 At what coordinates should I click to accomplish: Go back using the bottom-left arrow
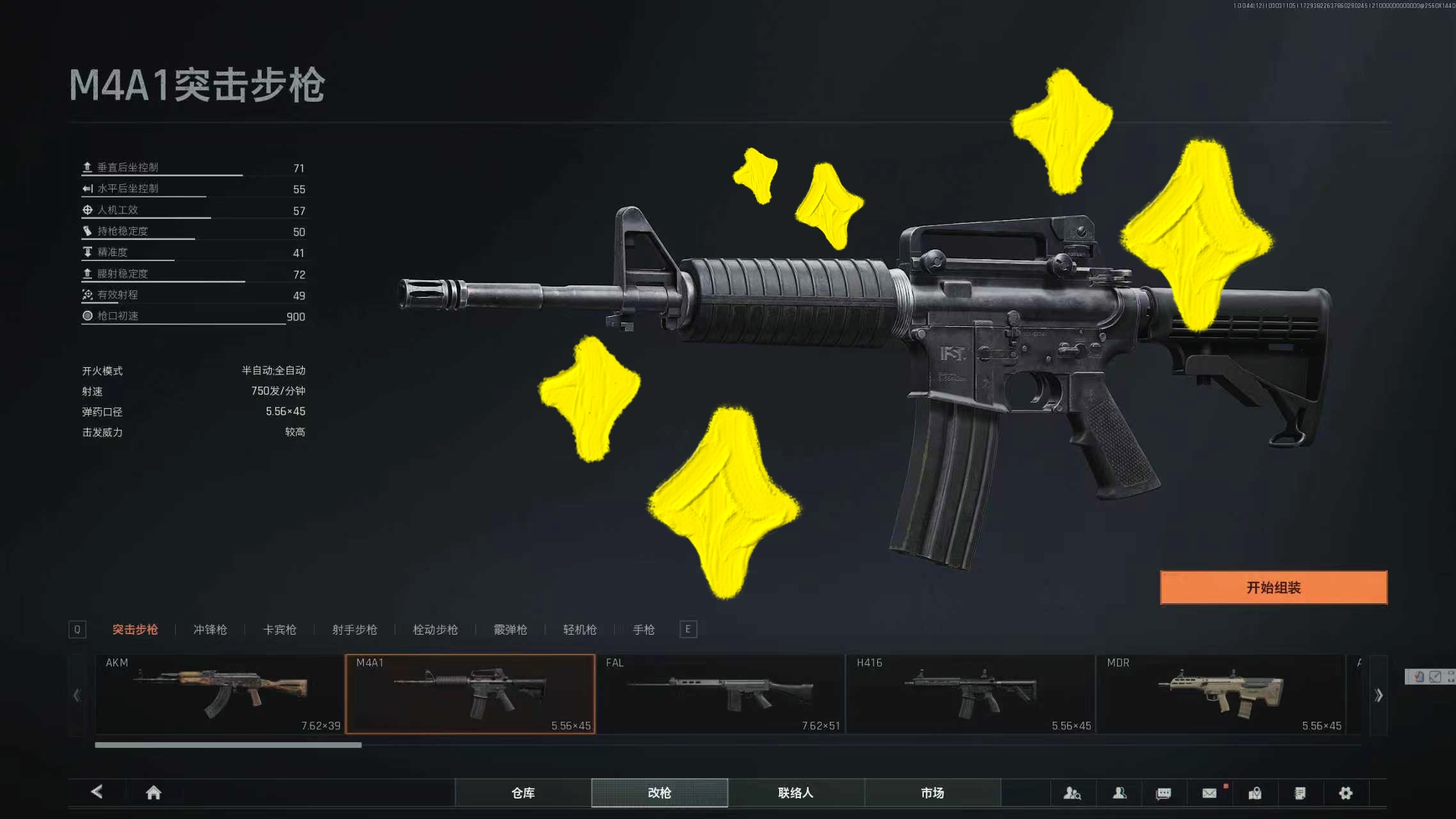click(97, 792)
